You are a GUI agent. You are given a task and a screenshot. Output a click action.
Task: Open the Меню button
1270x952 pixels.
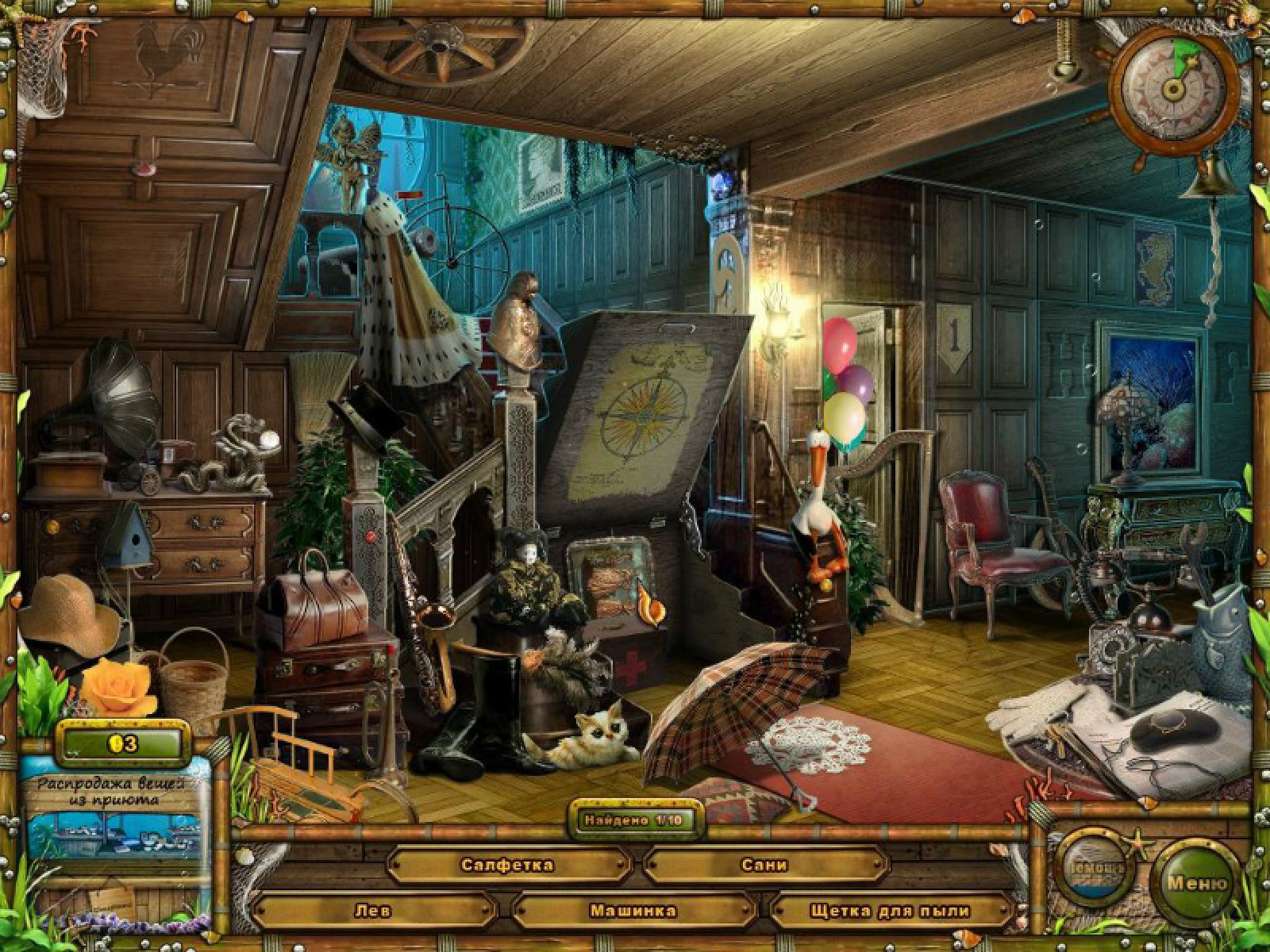click(x=1196, y=883)
